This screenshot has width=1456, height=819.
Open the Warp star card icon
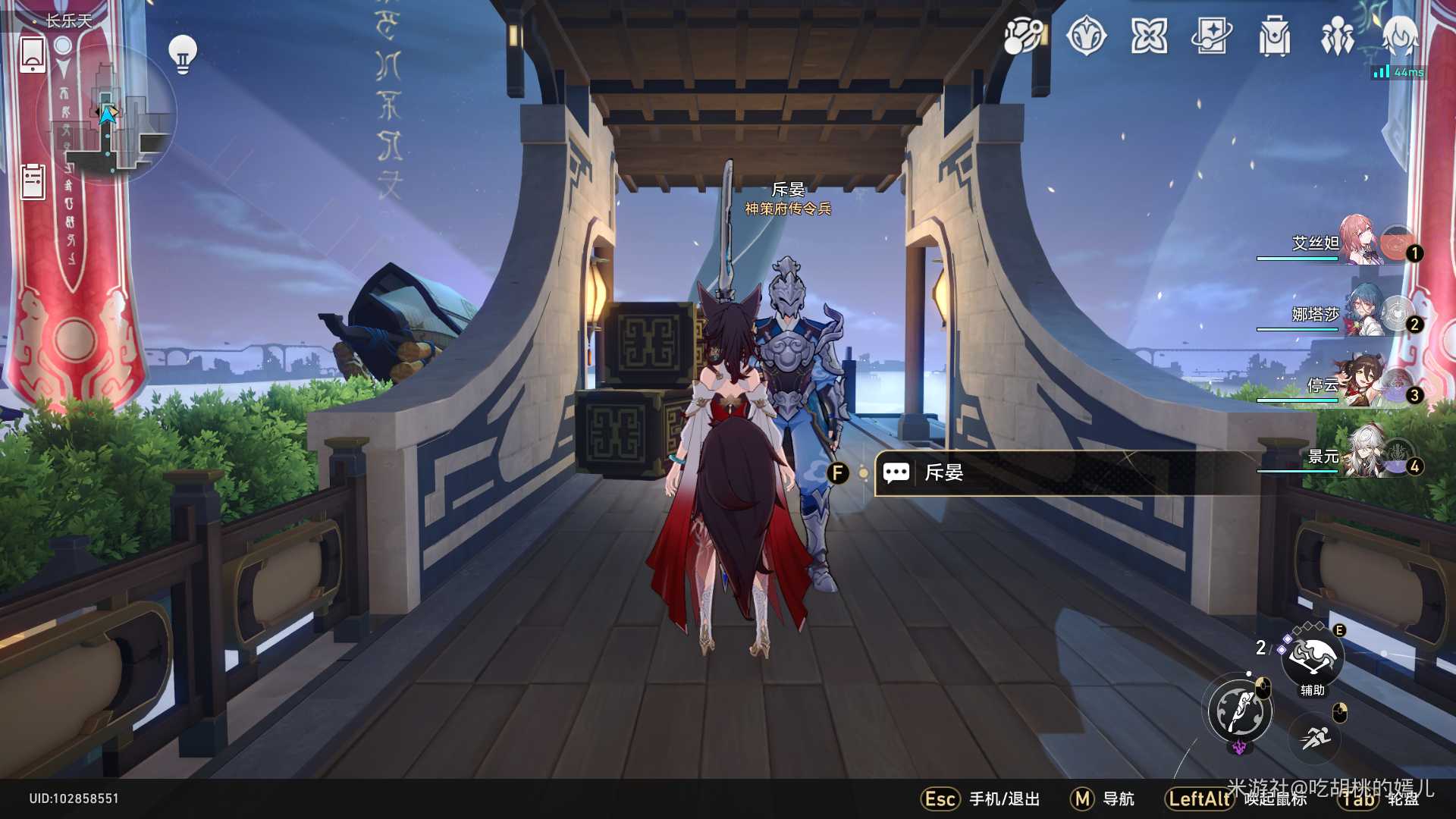[x=1211, y=36]
